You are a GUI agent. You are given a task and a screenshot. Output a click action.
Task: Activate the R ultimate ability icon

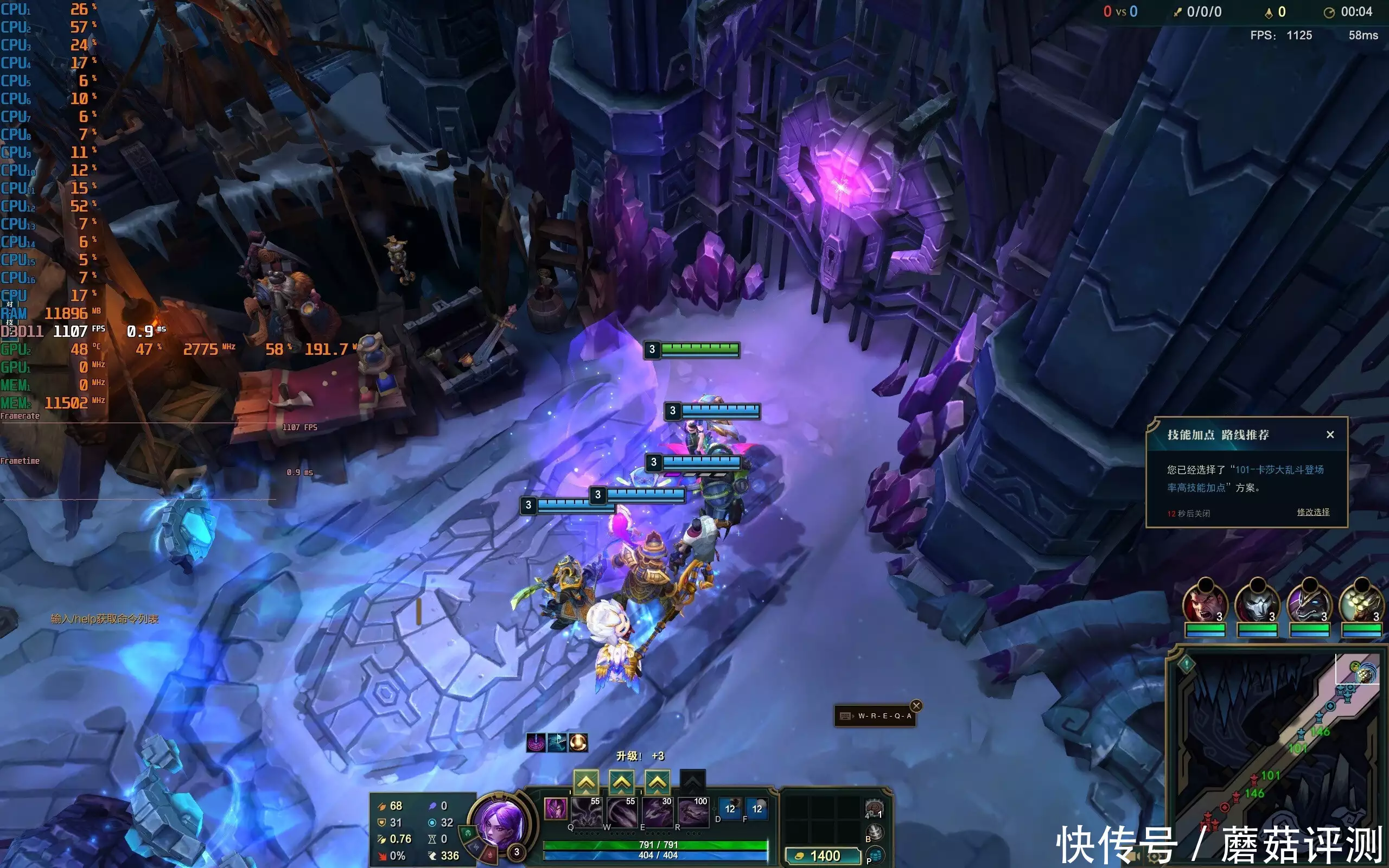[693, 812]
